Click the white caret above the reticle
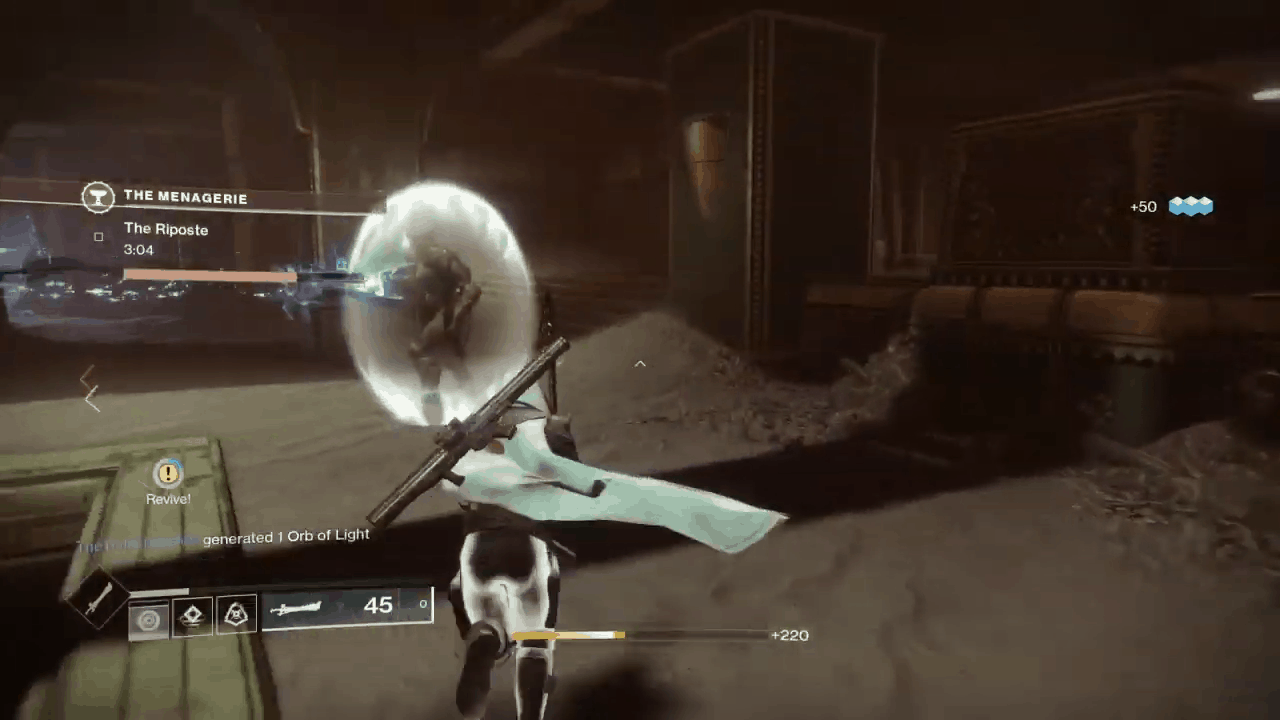This screenshot has width=1280, height=720. pos(640,364)
